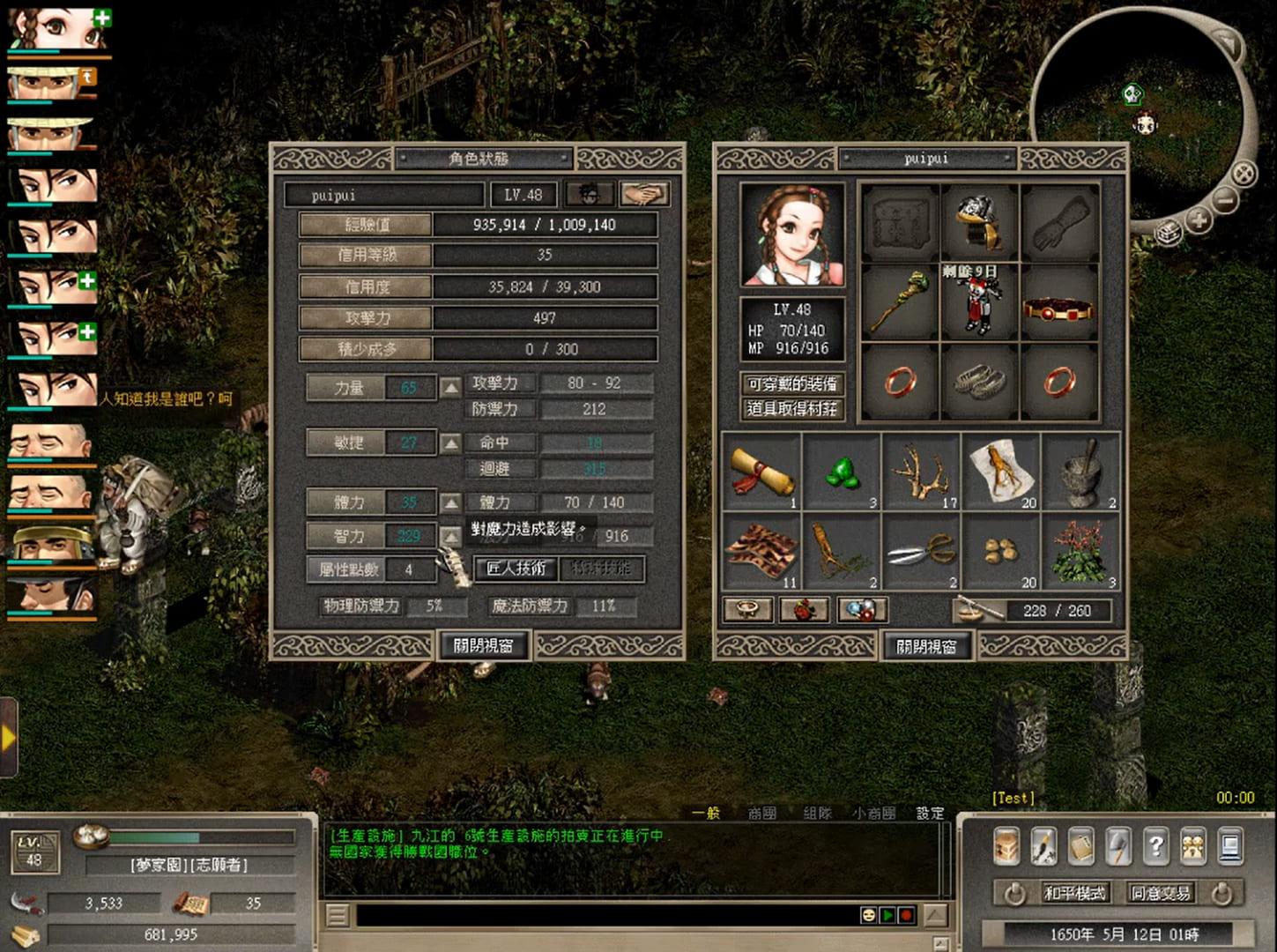Screen dimensions: 1277x952
Task: Click the 同意交易 trade agreement button
Action: tap(1160, 893)
